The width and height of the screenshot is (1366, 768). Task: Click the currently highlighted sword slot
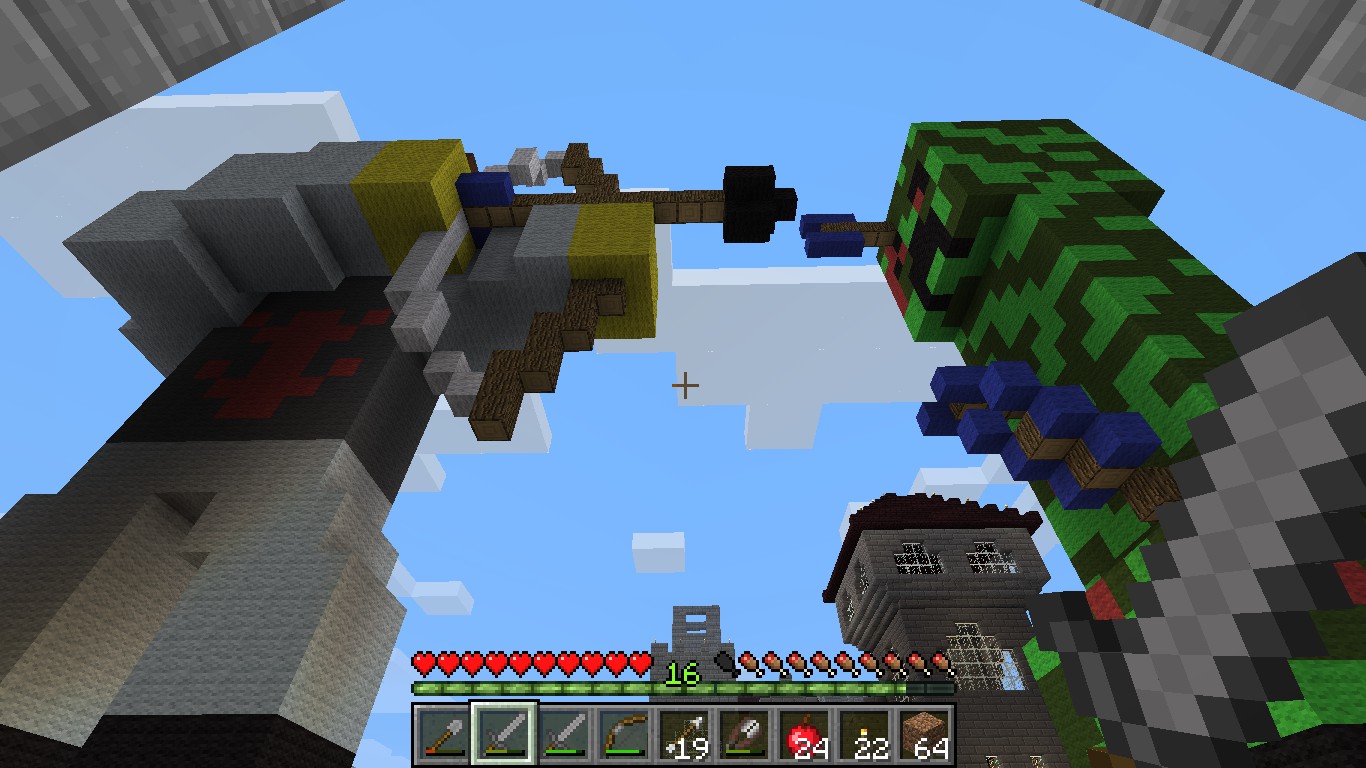pos(504,735)
